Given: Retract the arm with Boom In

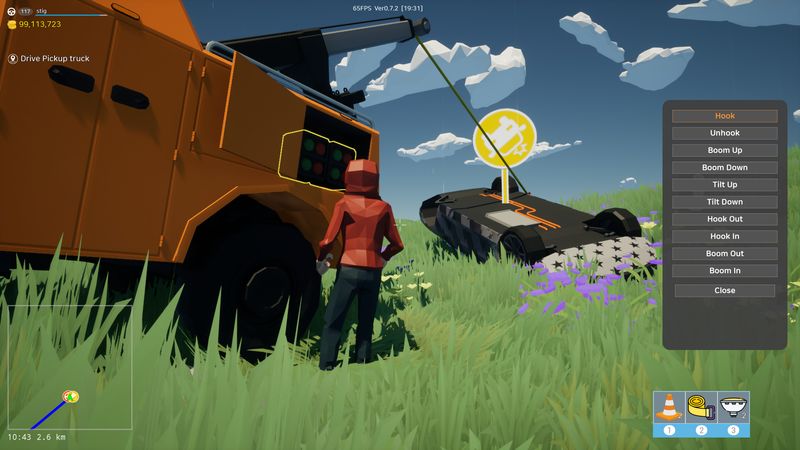Looking at the screenshot, I should (724, 271).
